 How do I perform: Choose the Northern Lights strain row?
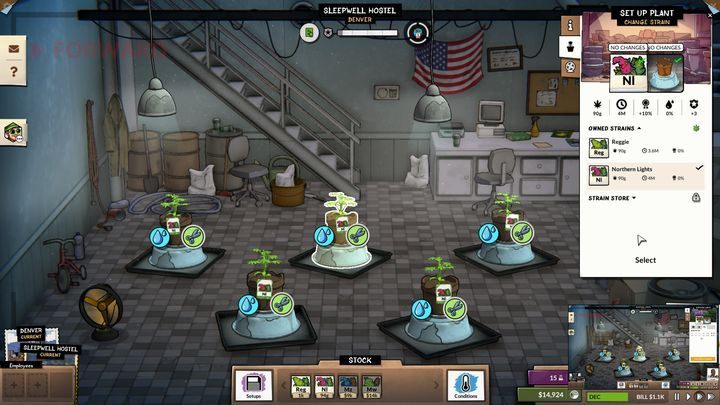[x=645, y=174]
